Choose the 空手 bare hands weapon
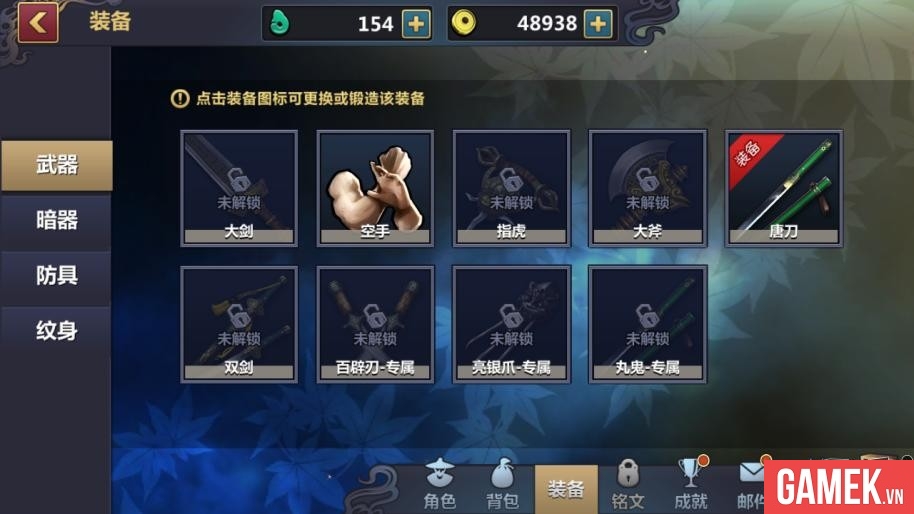The image size is (914, 514). click(x=375, y=187)
